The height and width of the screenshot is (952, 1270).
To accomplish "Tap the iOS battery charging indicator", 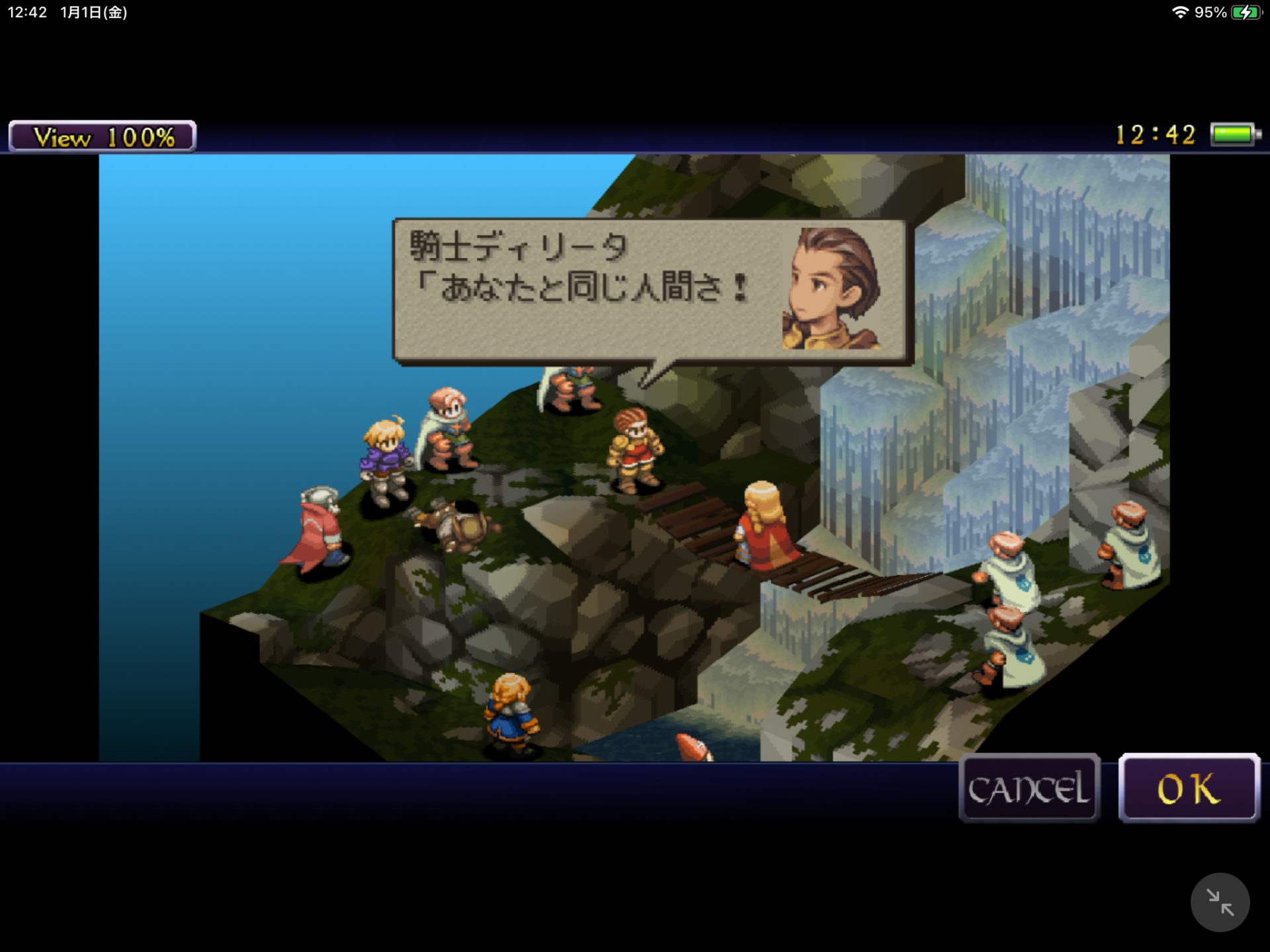I will (x=1249, y=11).
